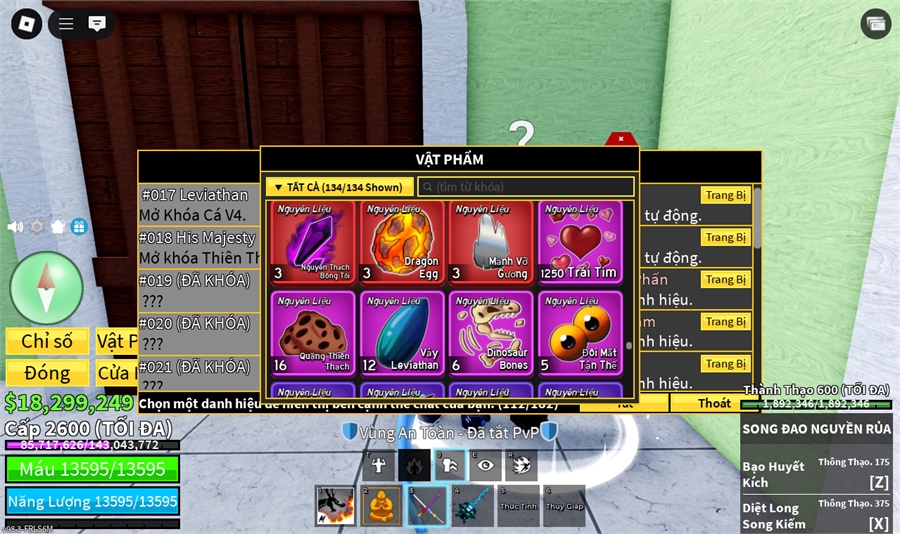
Task: Click the Đóng close menu button
Action: (47, 373)
